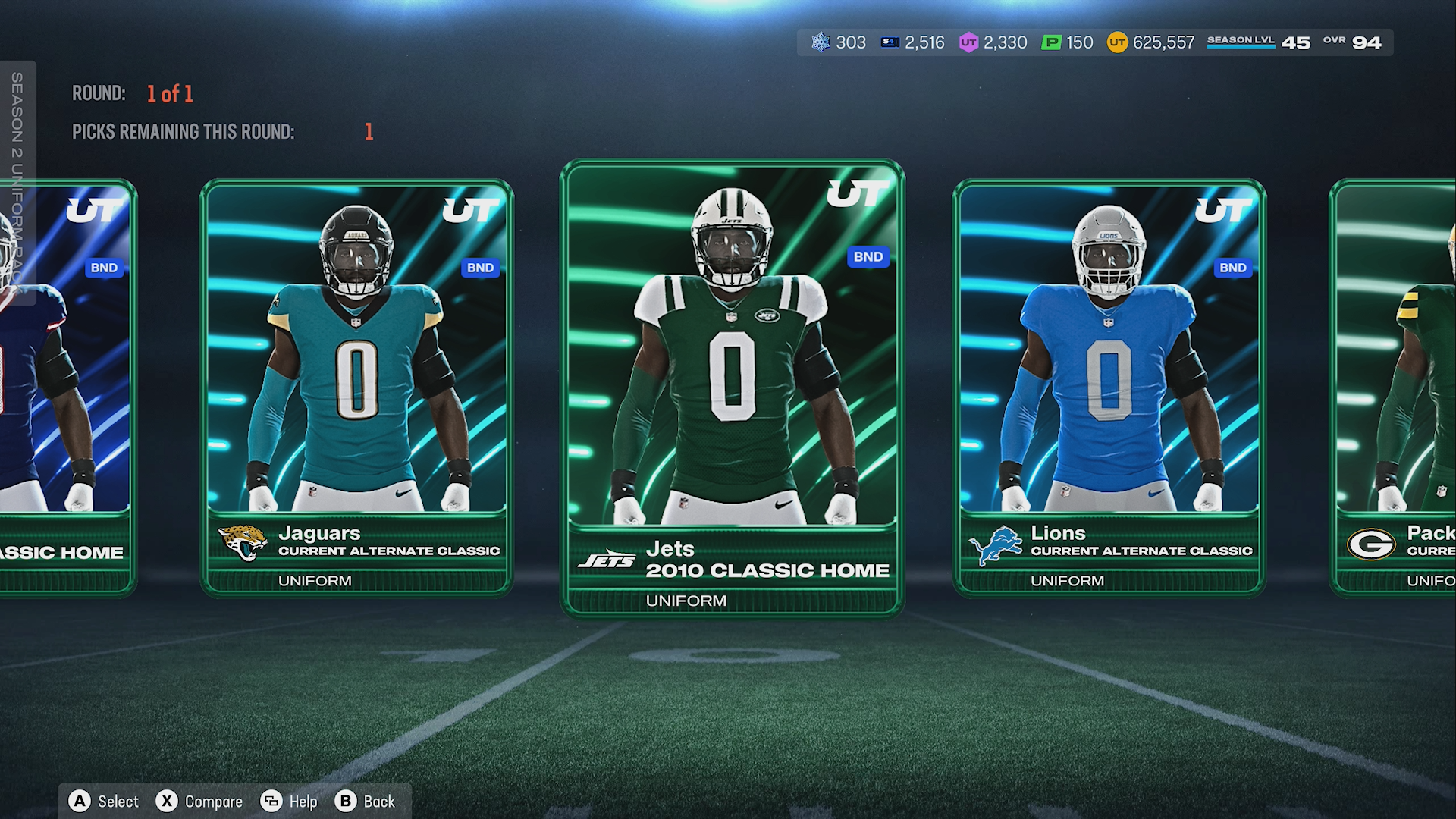Select the partially visible Packers uniform card
Screen dimensions: 1456x819
click(x=1395, y=387)
